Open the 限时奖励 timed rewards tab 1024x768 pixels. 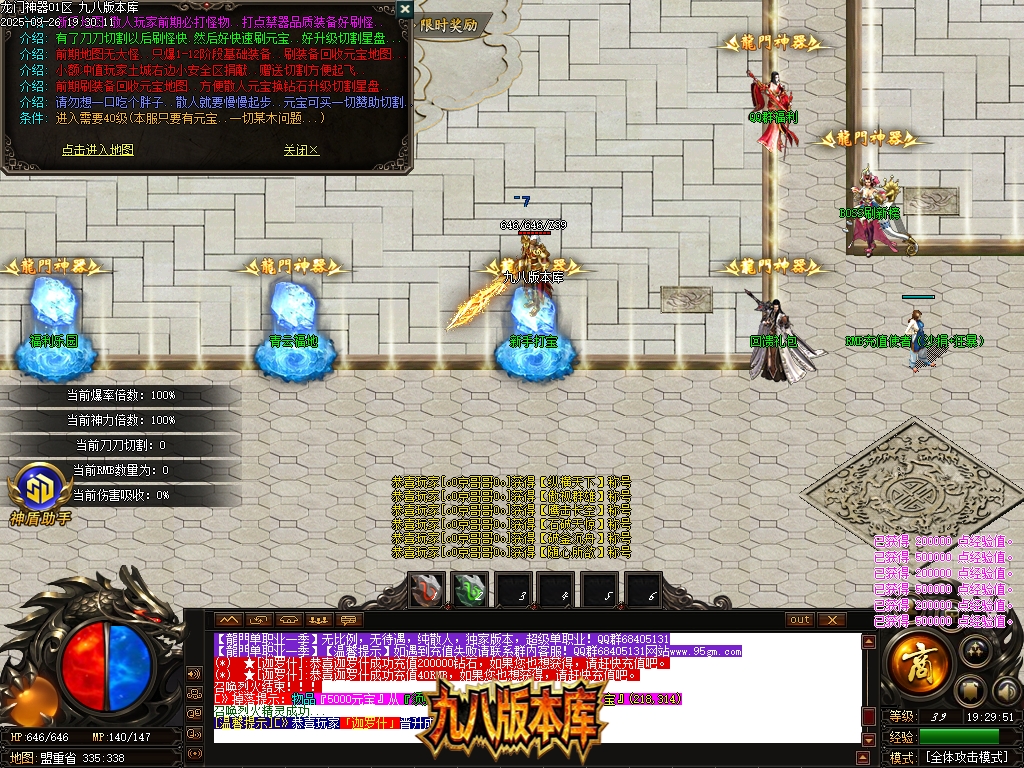(449, 25)
